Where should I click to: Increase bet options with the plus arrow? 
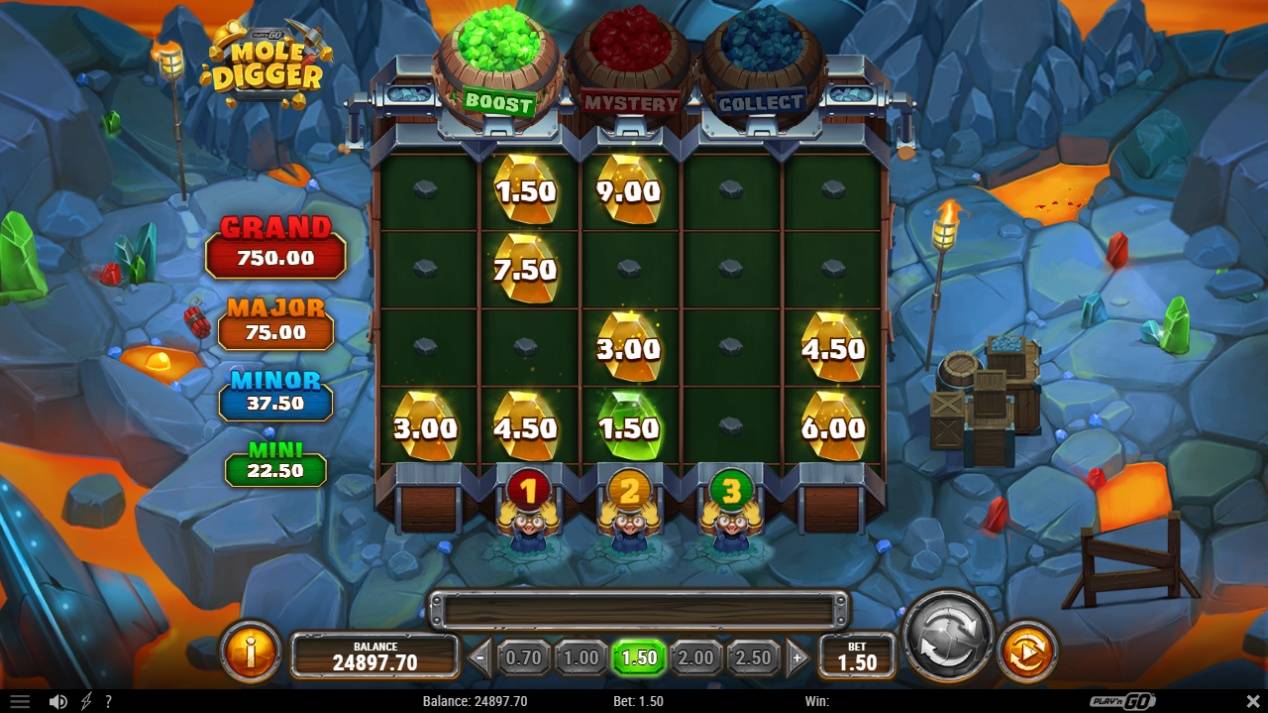tap(798, 658)
